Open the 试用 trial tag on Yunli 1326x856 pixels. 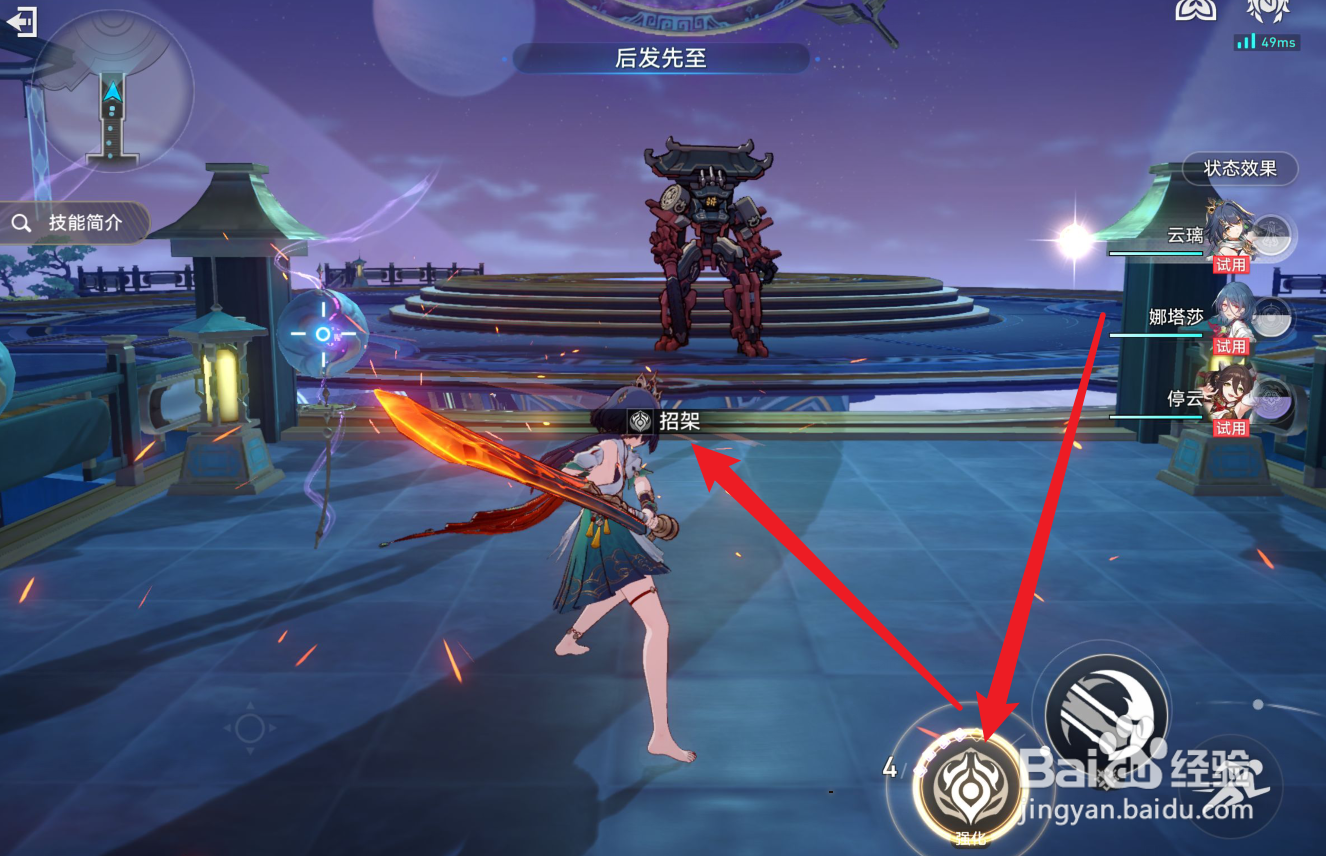point(1231,265)
